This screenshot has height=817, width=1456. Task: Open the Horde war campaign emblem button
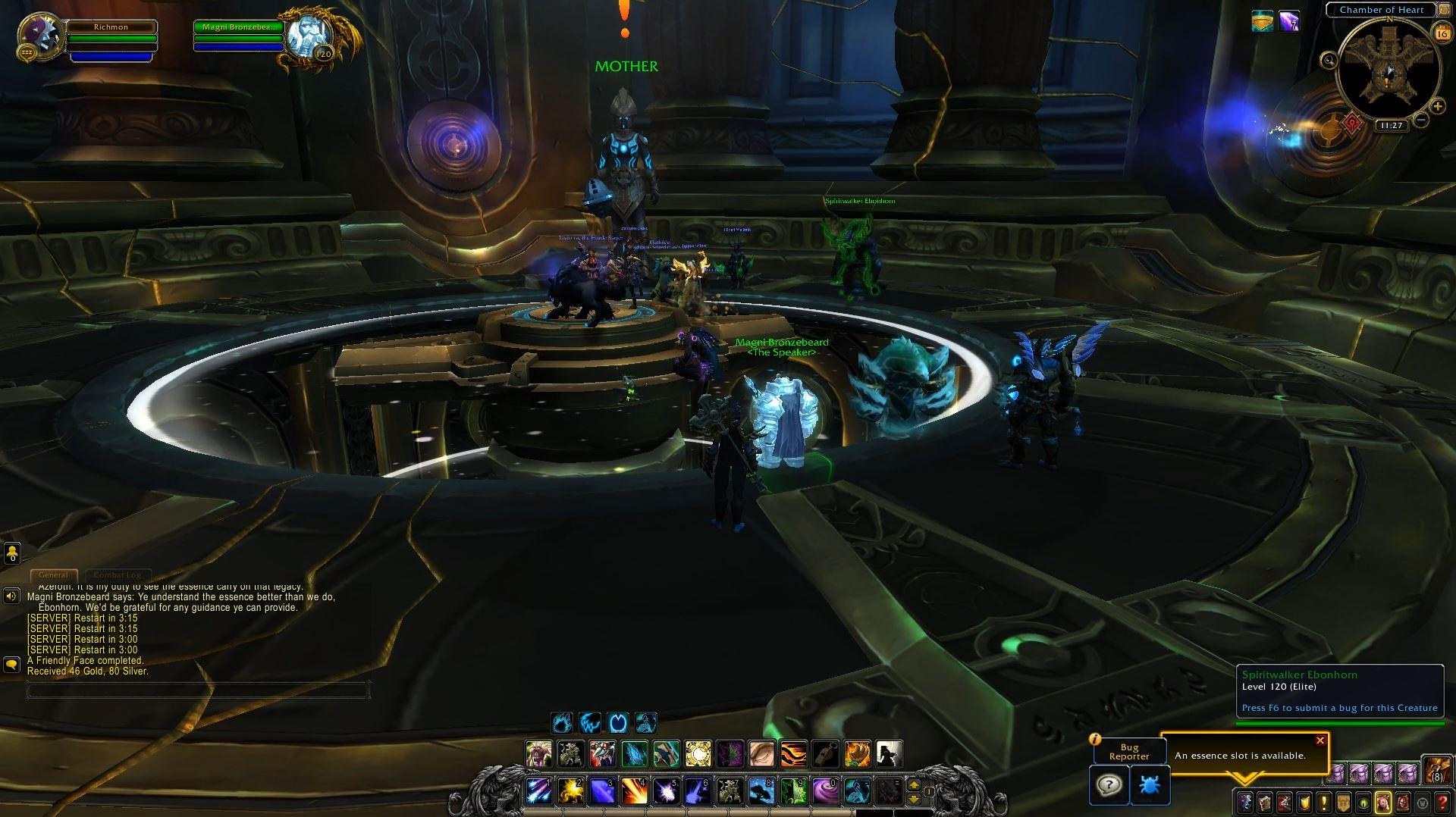point(1352,123)
